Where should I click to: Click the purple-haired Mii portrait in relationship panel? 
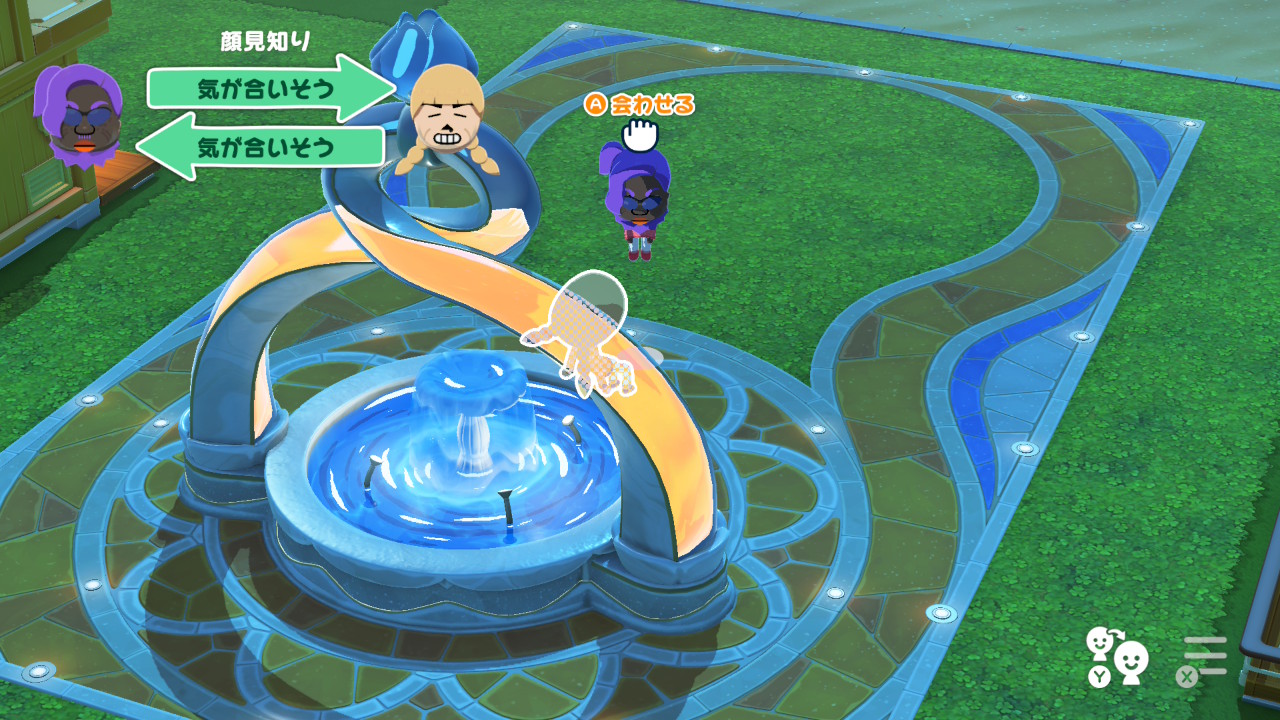78,112
